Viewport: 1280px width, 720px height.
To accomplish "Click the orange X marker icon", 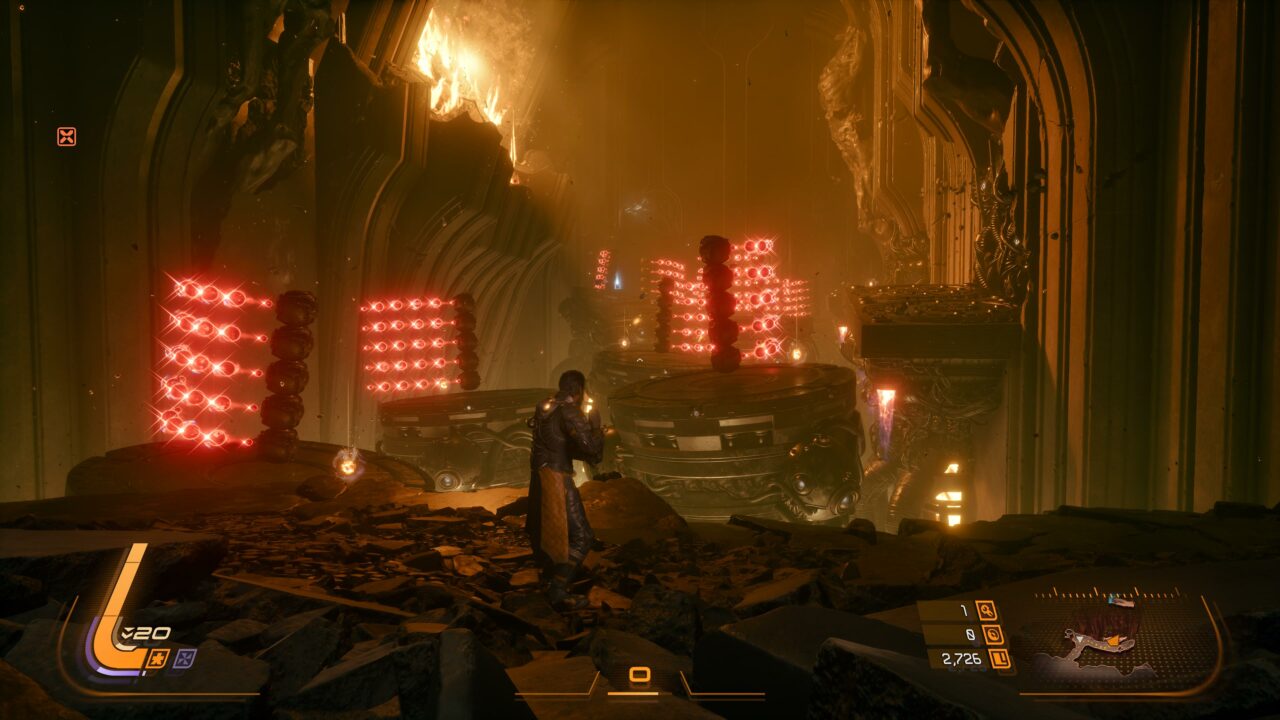I will (x=67, y=137).
